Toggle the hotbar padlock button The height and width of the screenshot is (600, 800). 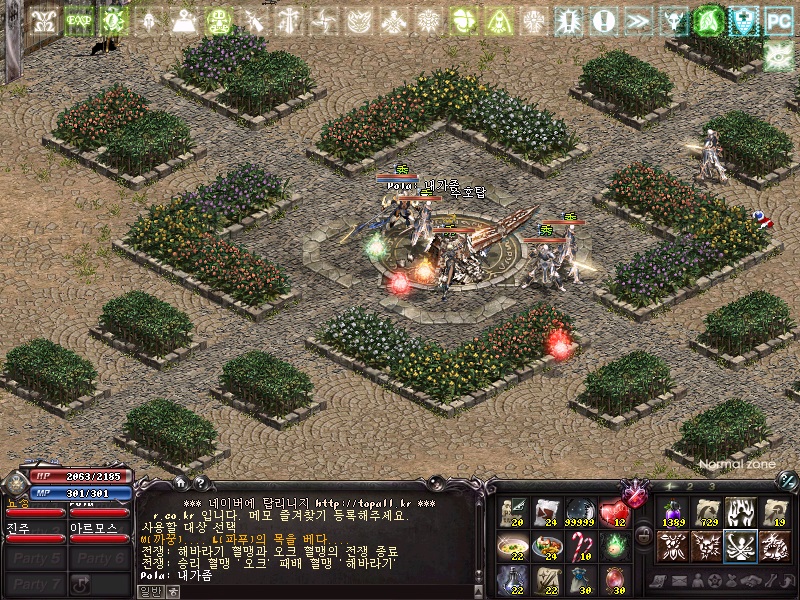(645, 535)
